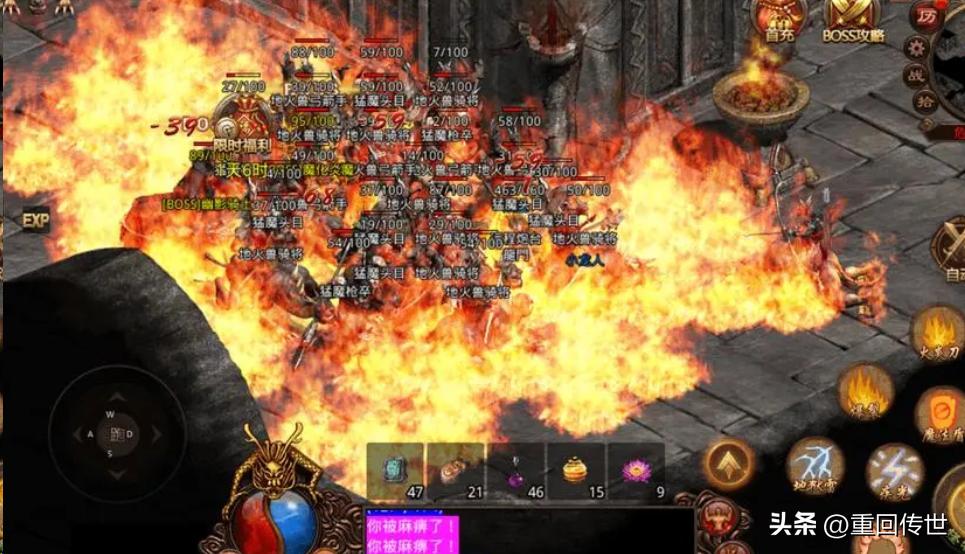Viewport: 965px width, 554px height.
Task: Toggle the 战 battle mode button
Action: click(916, 75)
